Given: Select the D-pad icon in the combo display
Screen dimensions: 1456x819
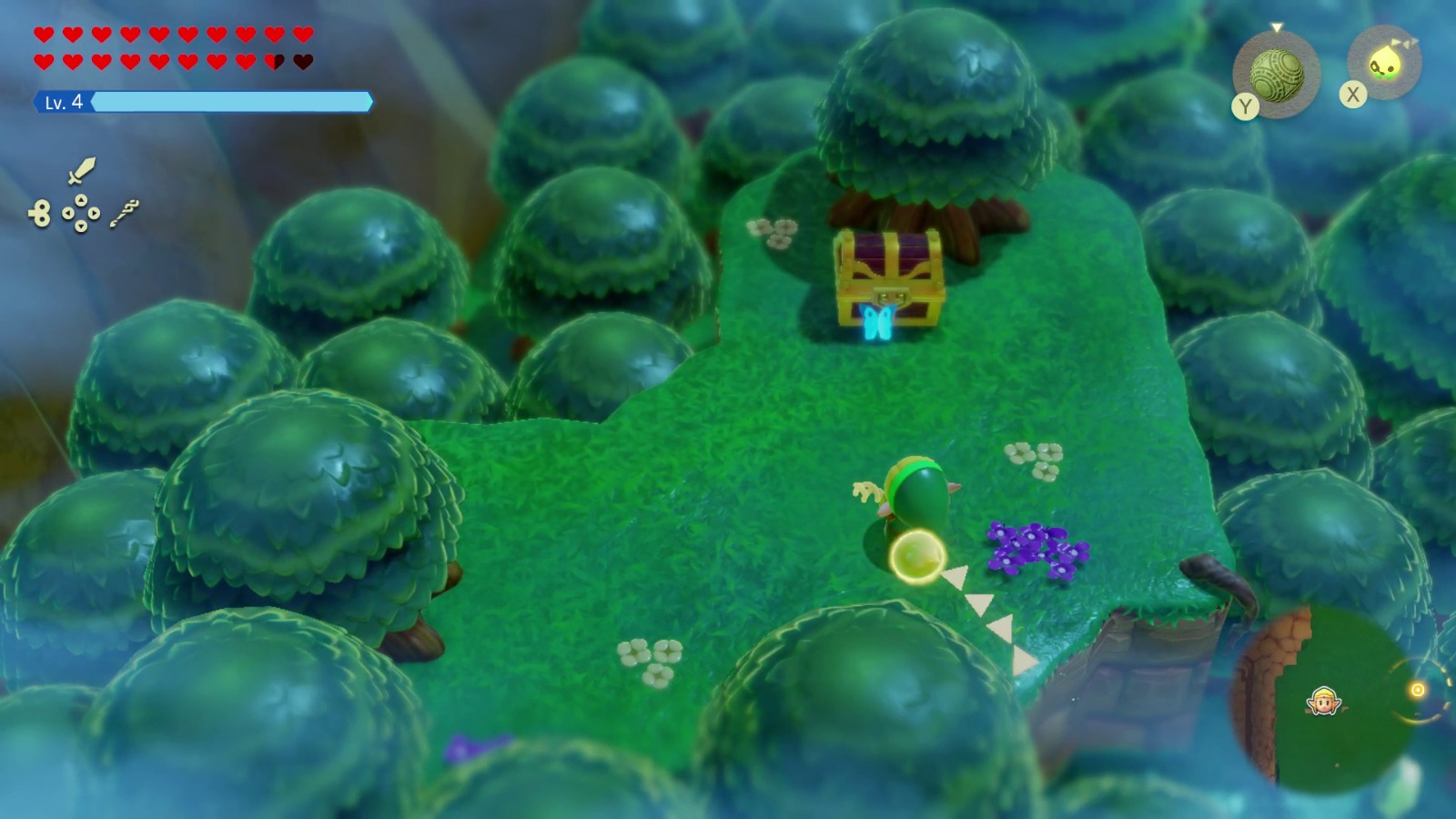Looking at the screenshot, I should pos(81,212).
